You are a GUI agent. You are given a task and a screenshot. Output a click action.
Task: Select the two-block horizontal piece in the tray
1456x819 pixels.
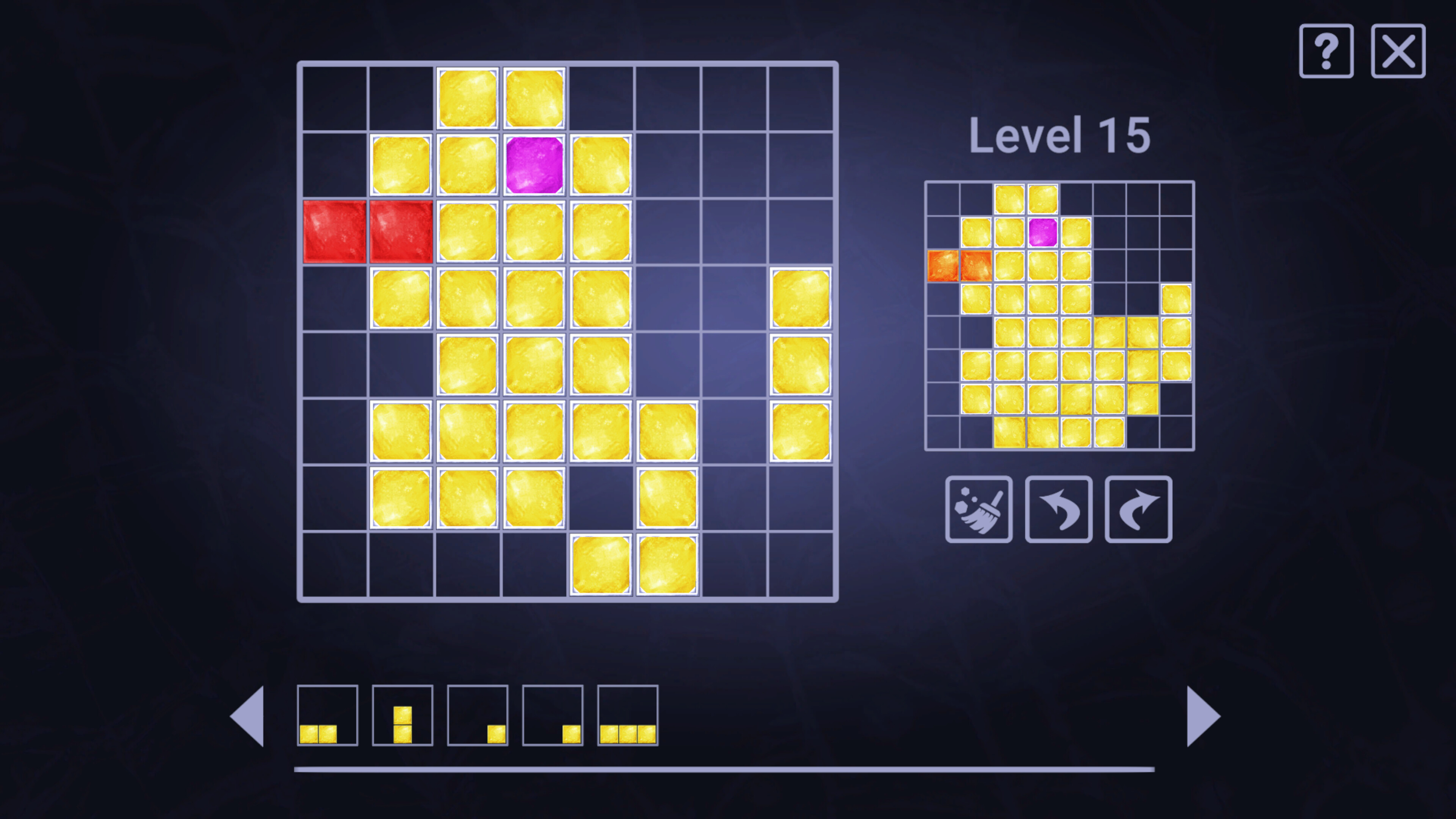328,717
